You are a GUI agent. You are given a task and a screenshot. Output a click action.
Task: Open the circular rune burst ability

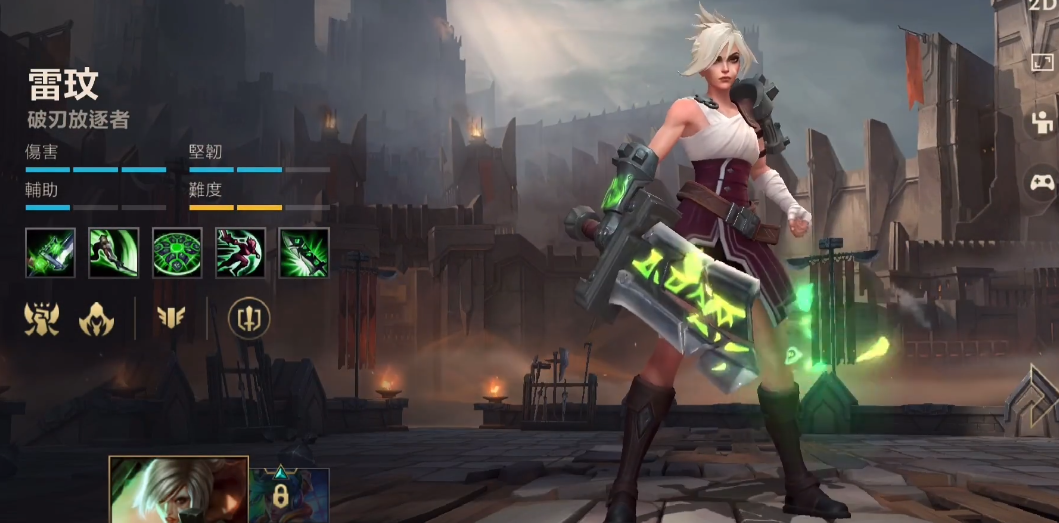[x=177, y=253]
